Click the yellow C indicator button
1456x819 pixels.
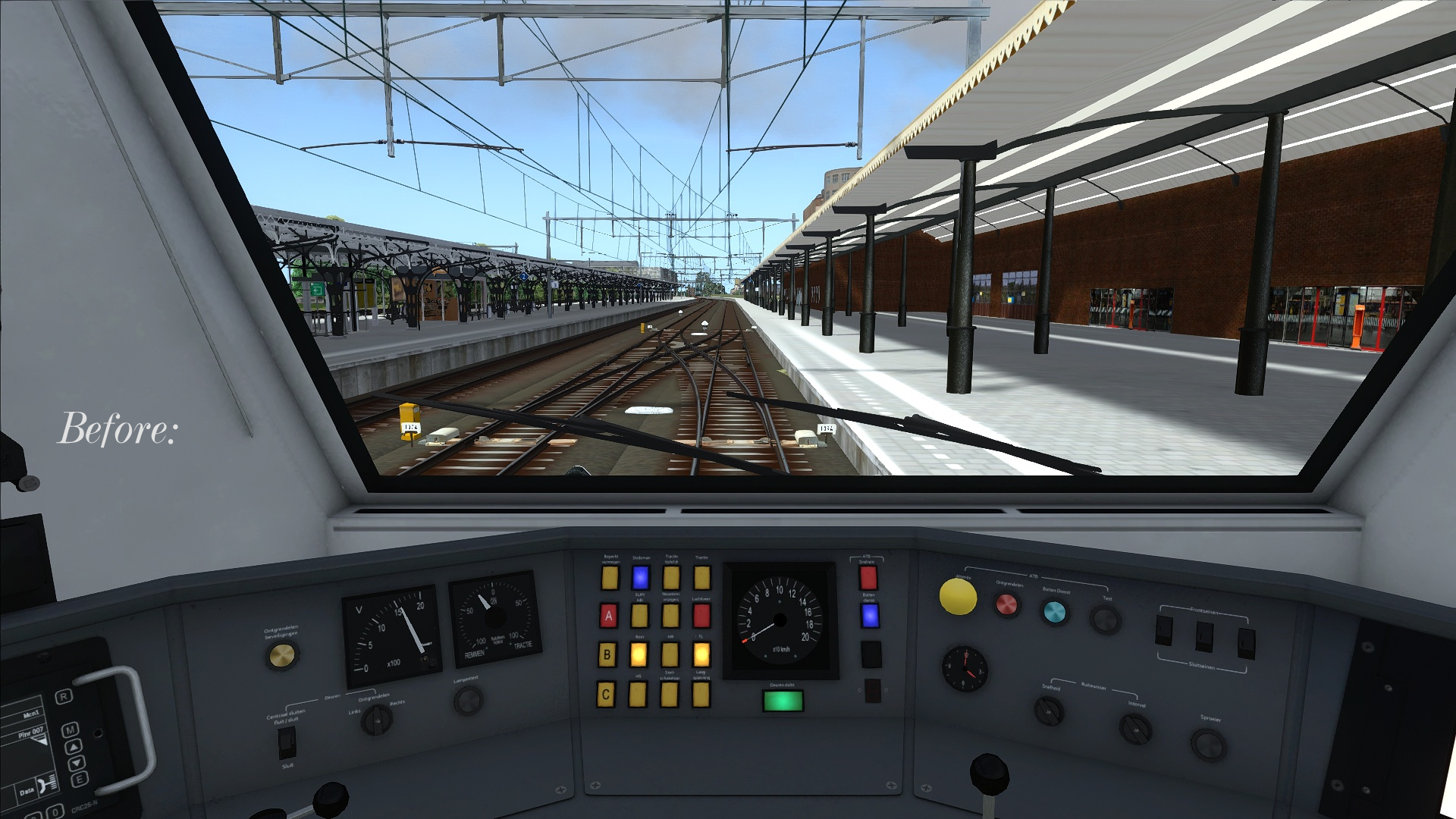click(x=606, y=694)
